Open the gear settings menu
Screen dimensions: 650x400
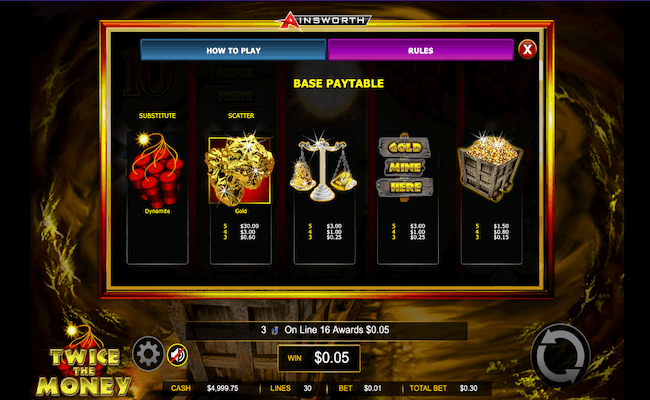pyautogui.click(x=148, y=353)
